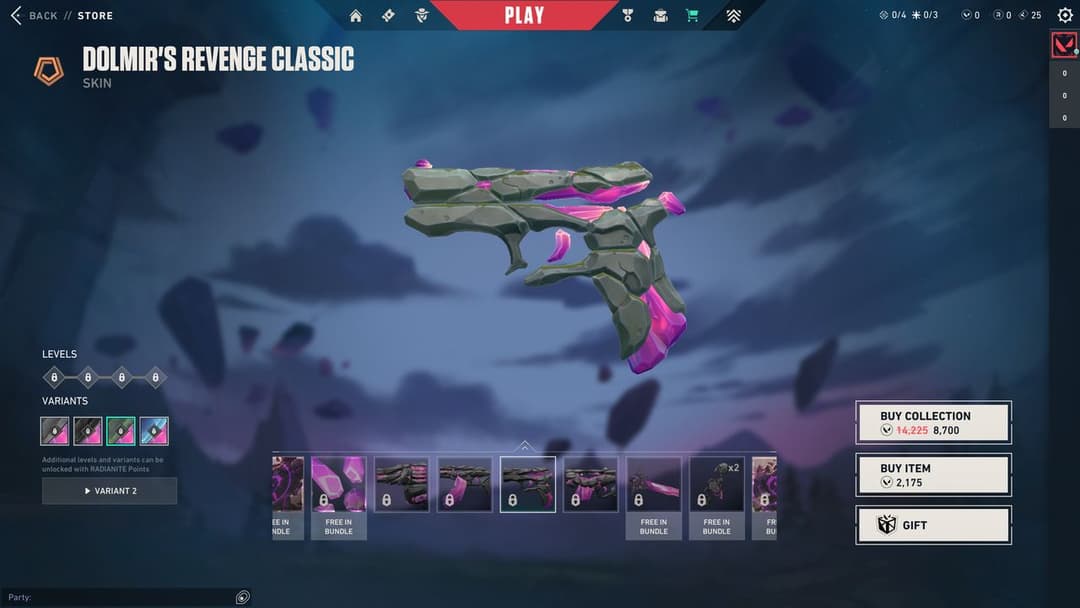
Task: Show the highlighted Classic pistol thumbnail
Action: [527, 485]
